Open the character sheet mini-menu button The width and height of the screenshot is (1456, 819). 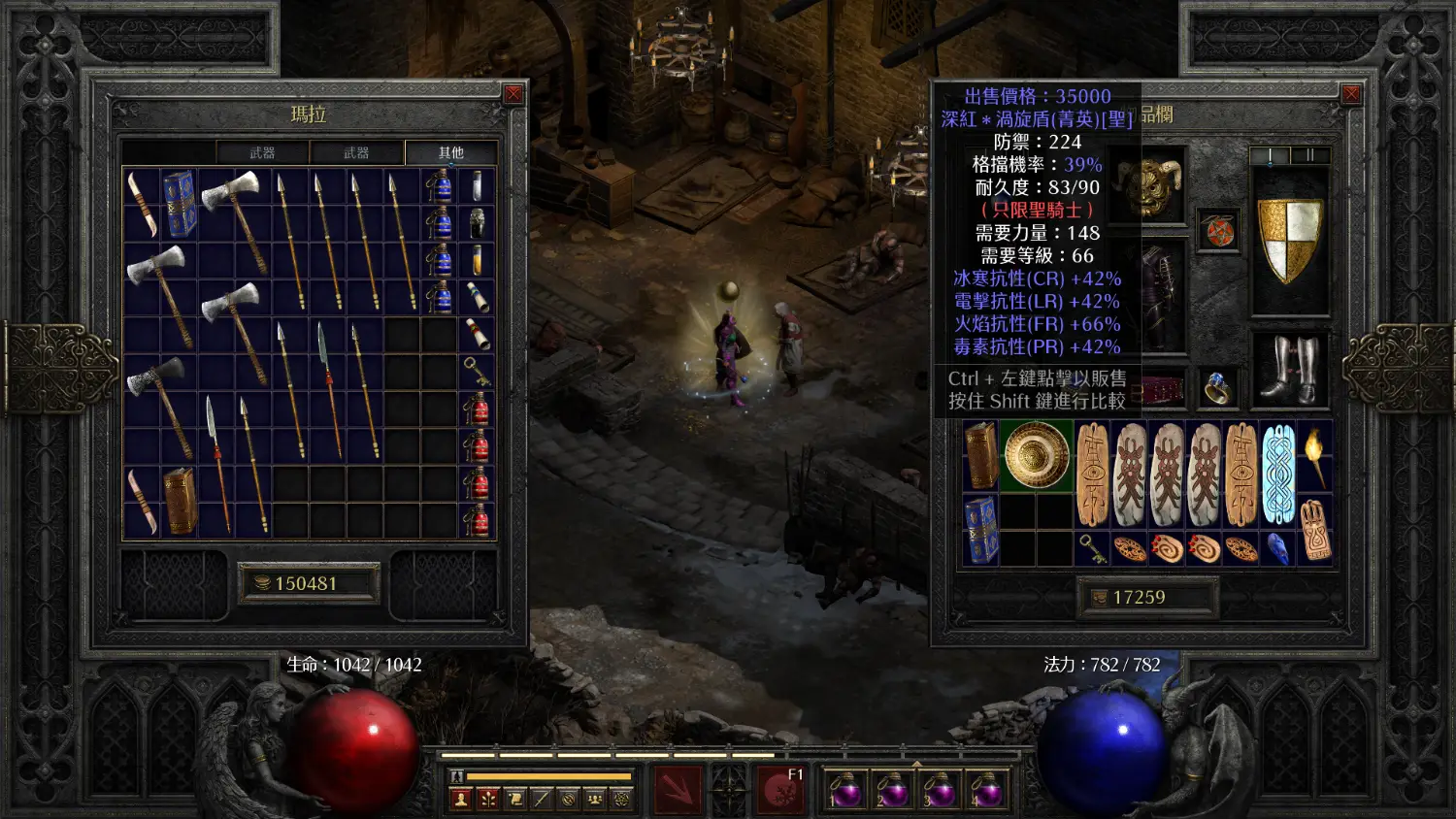(x=461, y=799)
